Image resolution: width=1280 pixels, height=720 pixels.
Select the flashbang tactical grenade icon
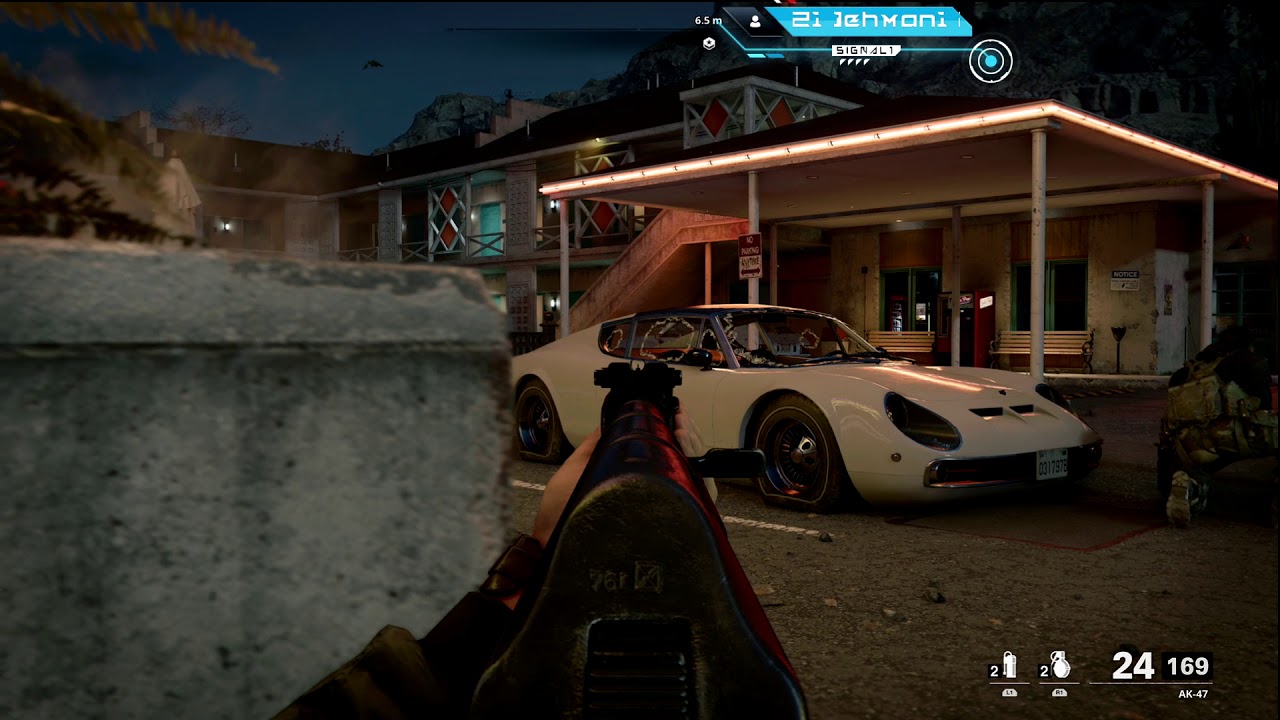[1009, 666]
